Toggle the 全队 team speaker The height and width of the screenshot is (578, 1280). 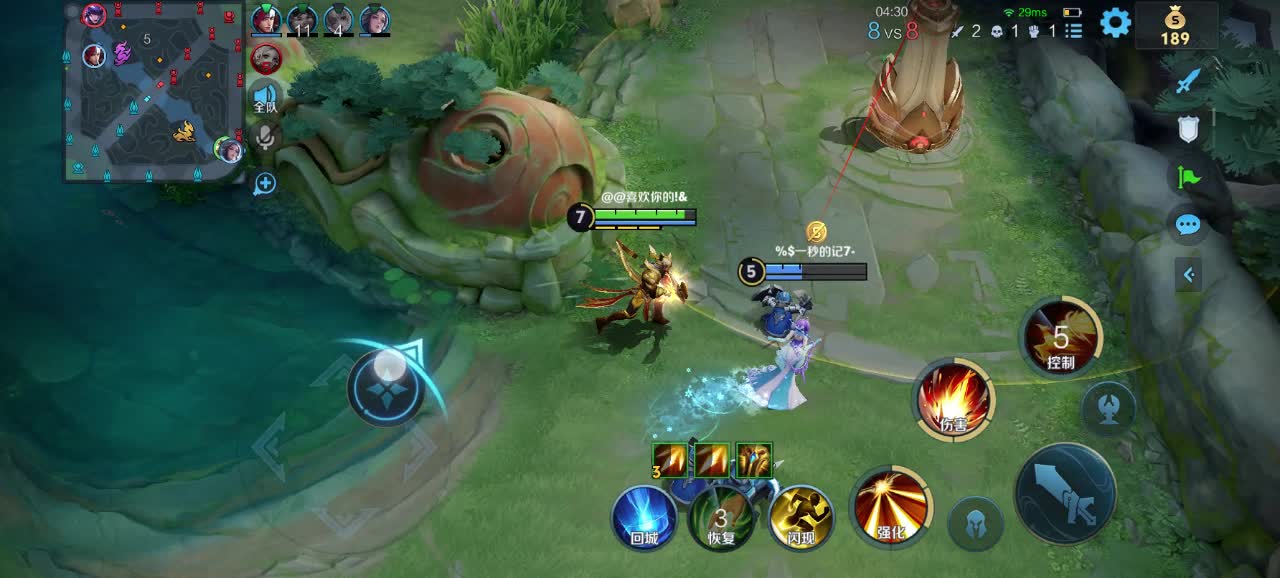(265, 98)
